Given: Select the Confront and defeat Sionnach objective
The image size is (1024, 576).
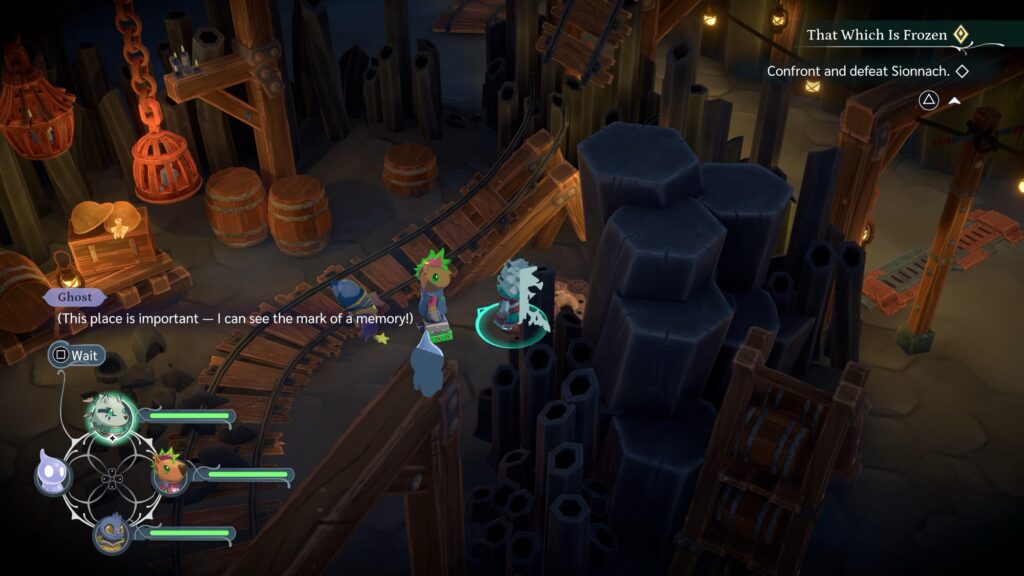Looking at the screenshot, I should (x=866, y=72).
